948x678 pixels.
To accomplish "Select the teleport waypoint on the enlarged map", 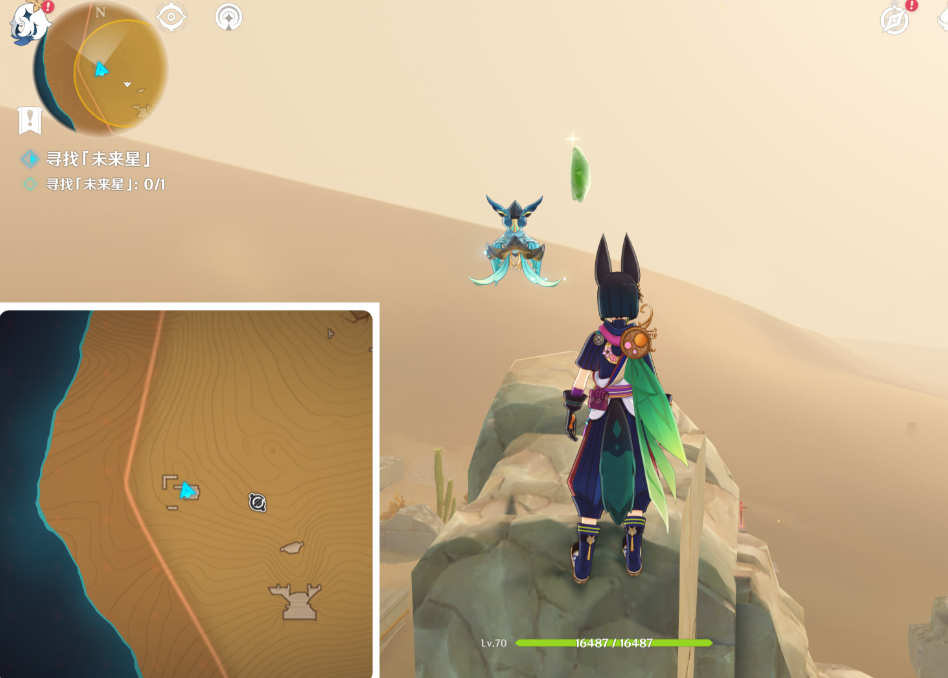I will [x=257, y=502].
